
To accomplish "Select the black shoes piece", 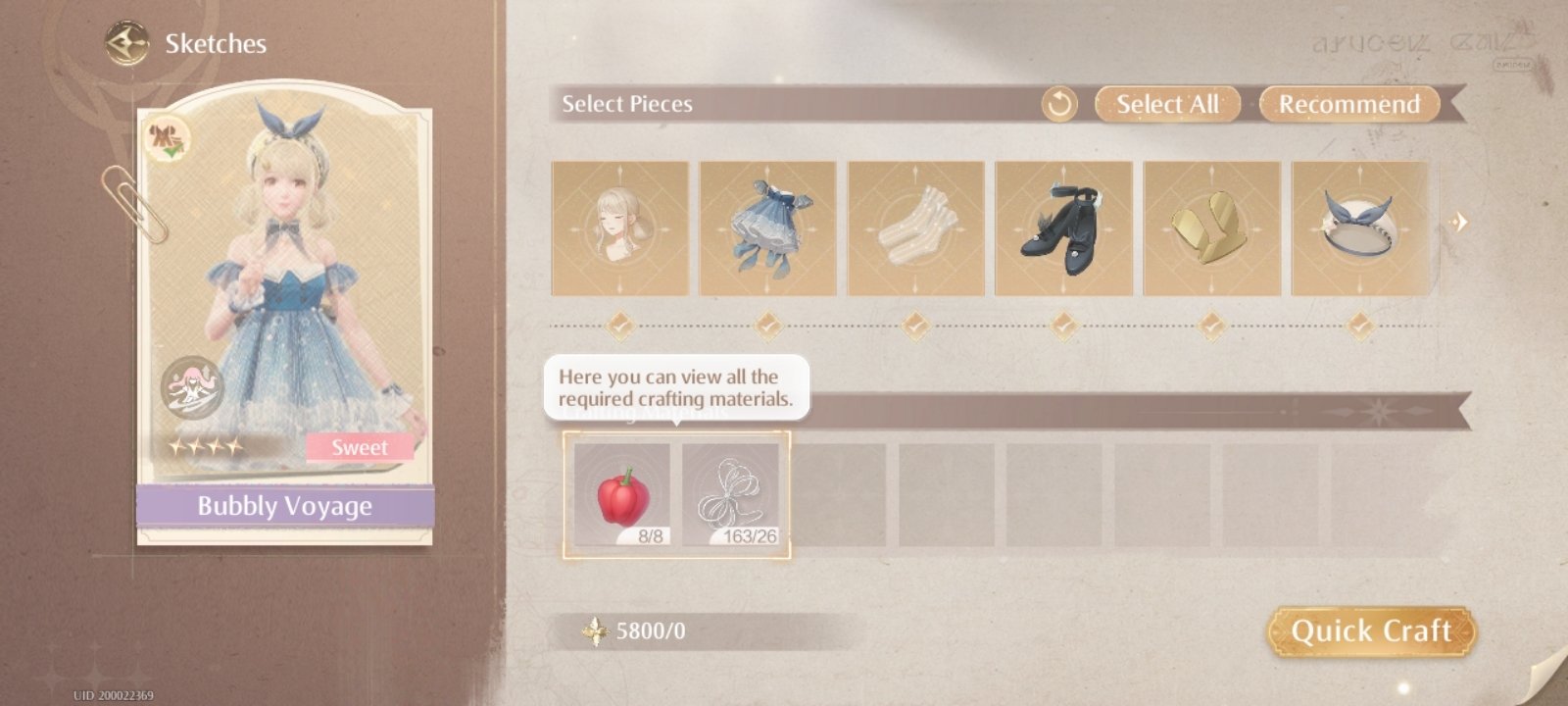I will 1063,228.
